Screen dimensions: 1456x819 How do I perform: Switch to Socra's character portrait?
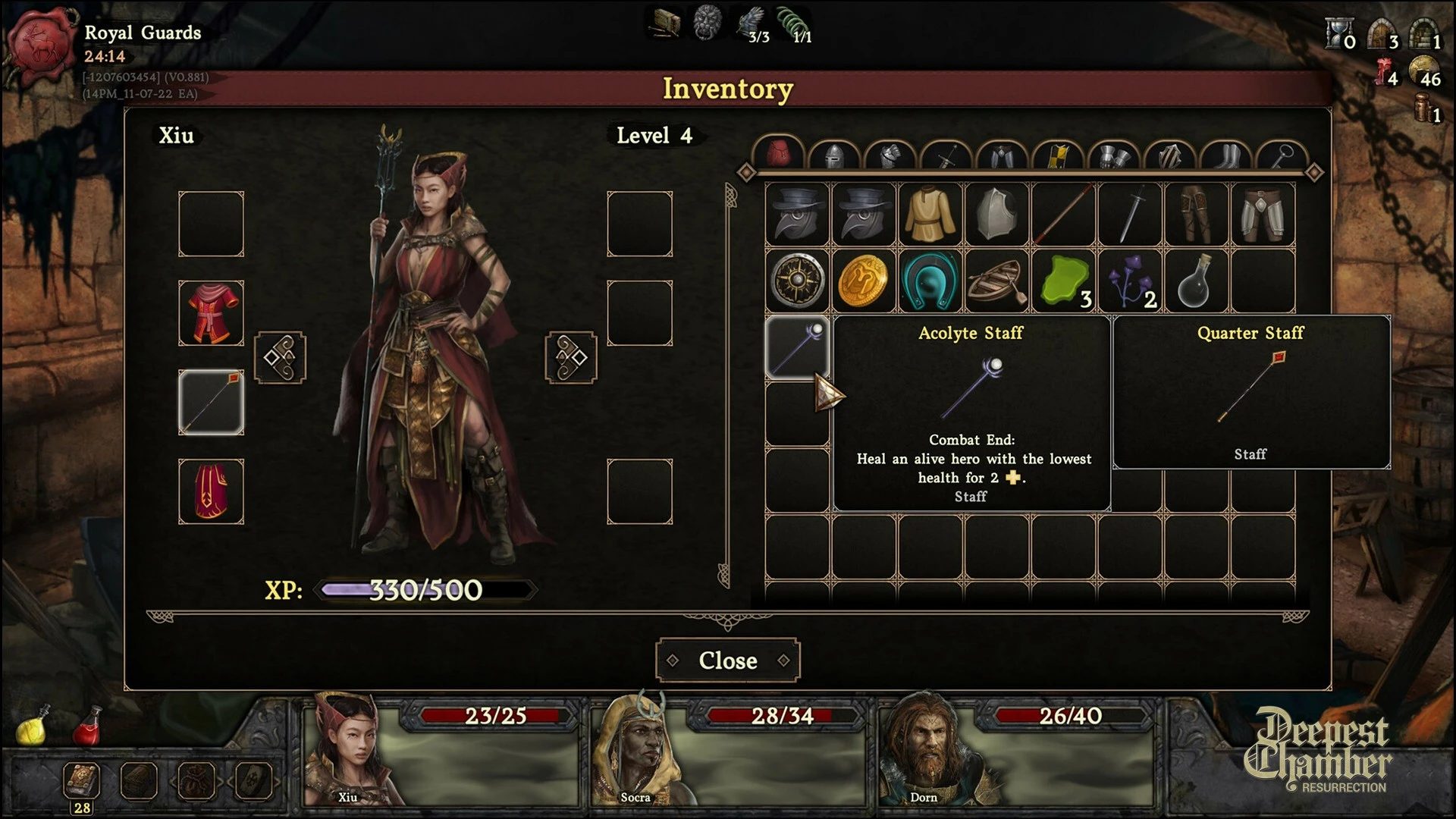(x=637, y=751)
